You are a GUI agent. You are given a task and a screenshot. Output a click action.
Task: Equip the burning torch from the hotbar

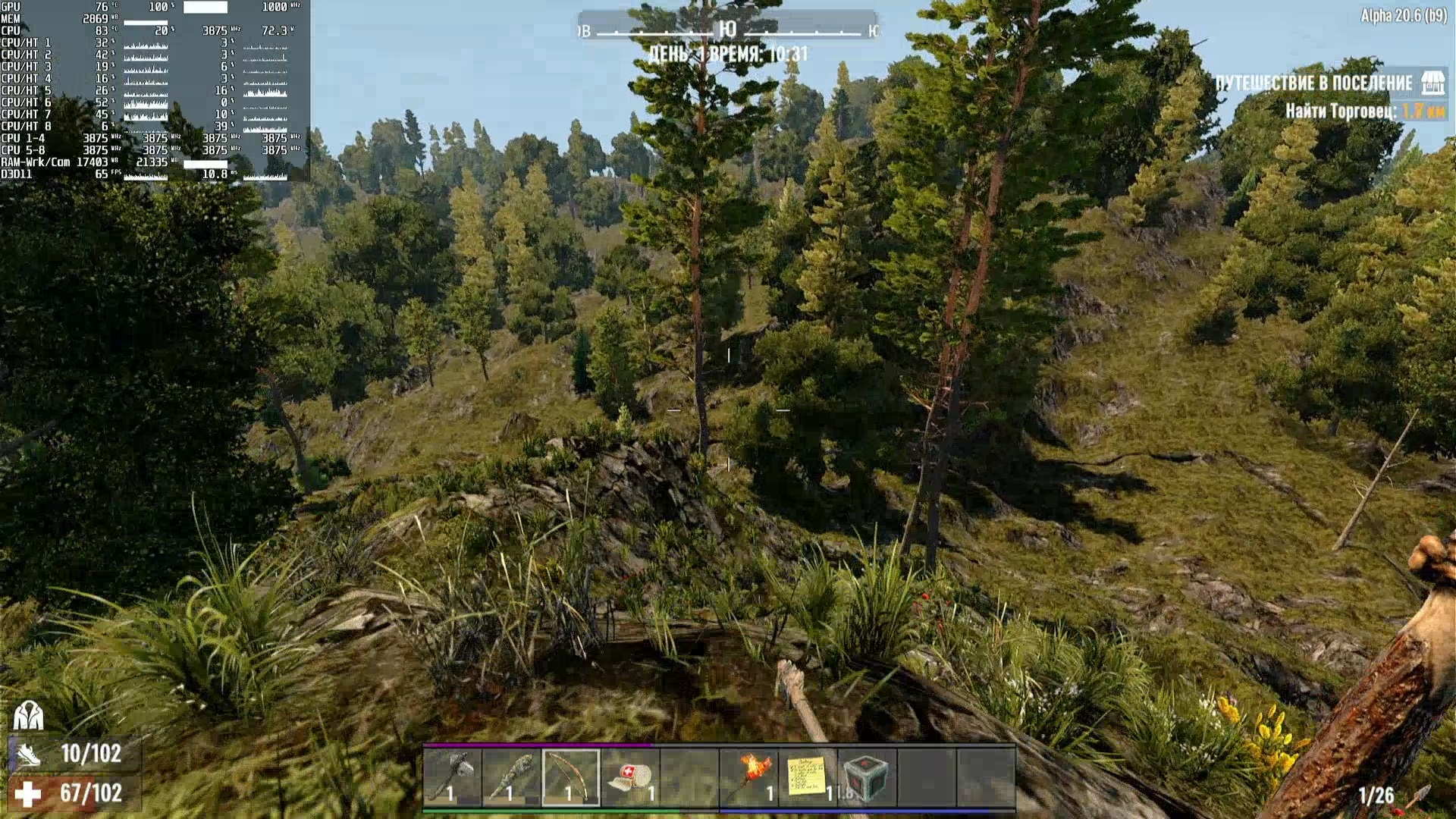tap(749, 777)
